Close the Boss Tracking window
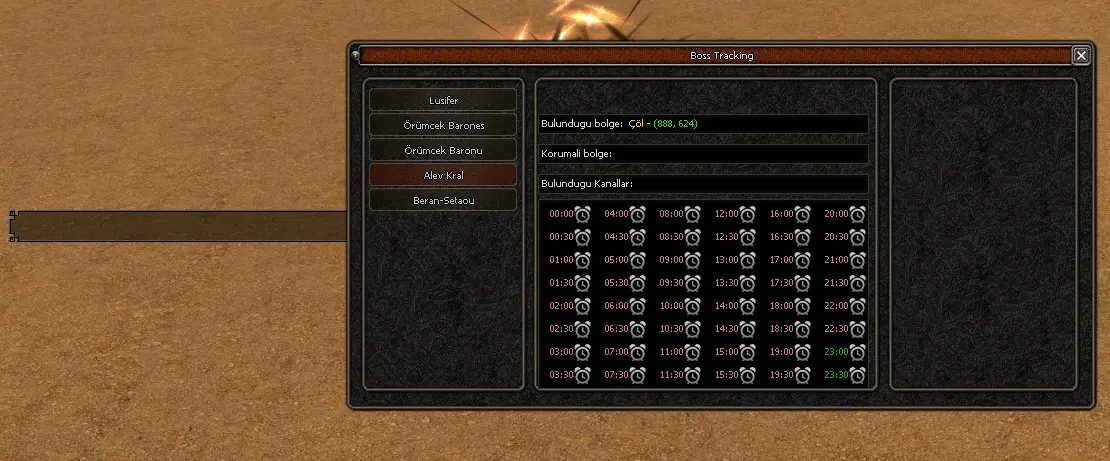The height and width of the screenshot is (461, 1110). click(1081, 56)
